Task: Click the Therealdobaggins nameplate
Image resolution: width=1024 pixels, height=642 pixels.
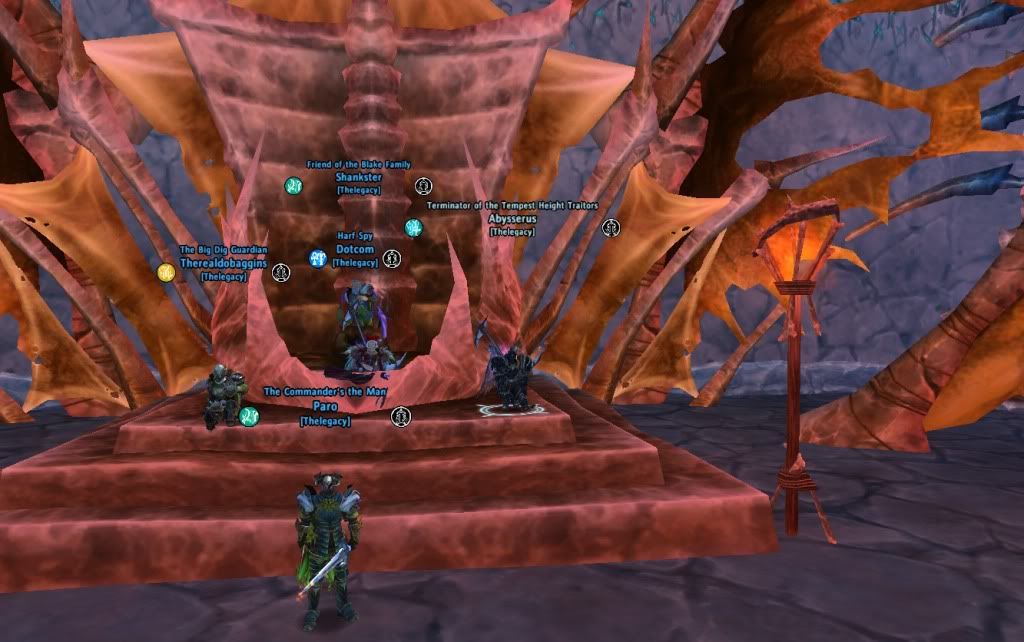Action: (x=223, y=263)
